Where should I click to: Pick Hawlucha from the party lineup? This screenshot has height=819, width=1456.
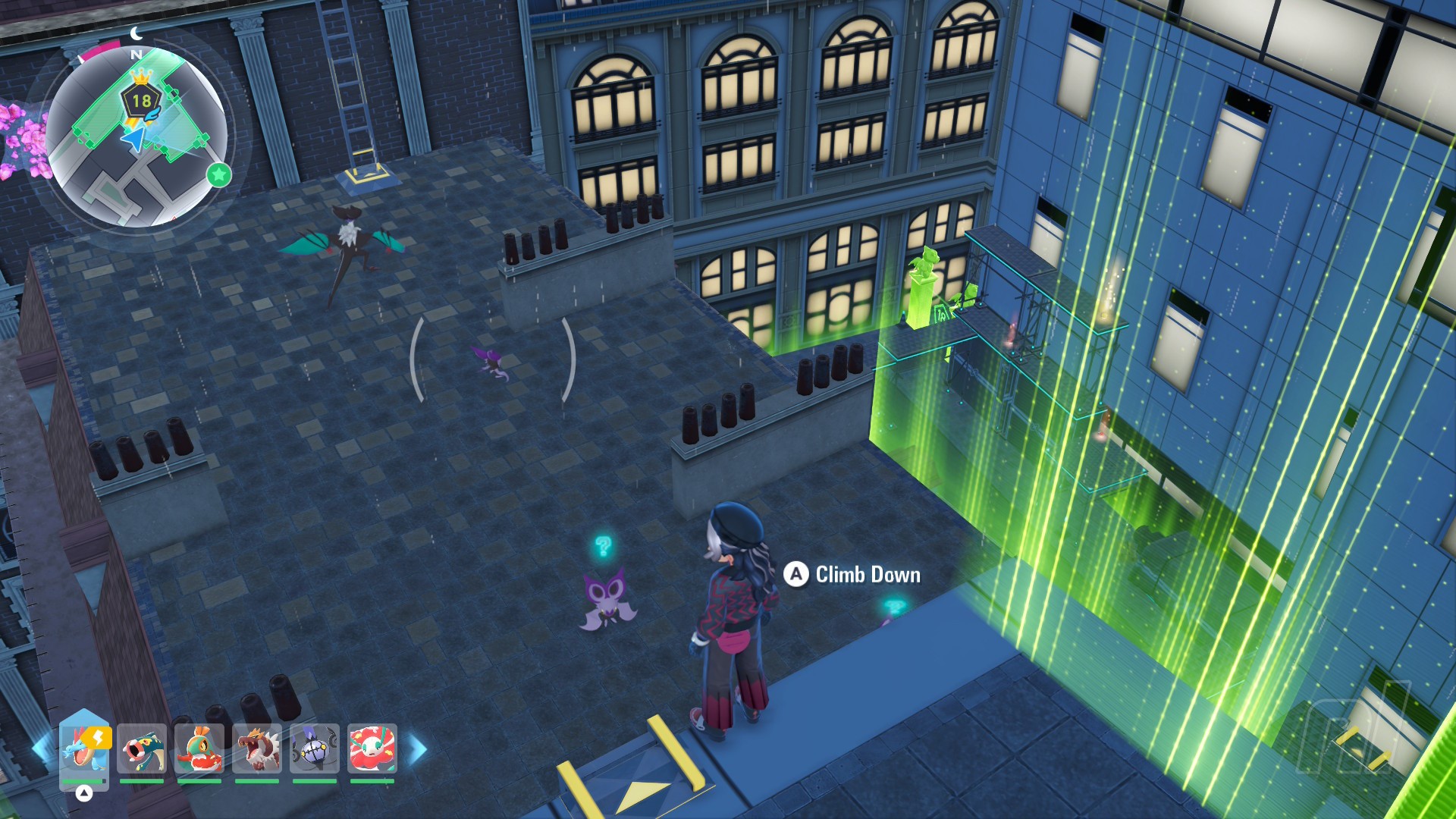[199, 748]
